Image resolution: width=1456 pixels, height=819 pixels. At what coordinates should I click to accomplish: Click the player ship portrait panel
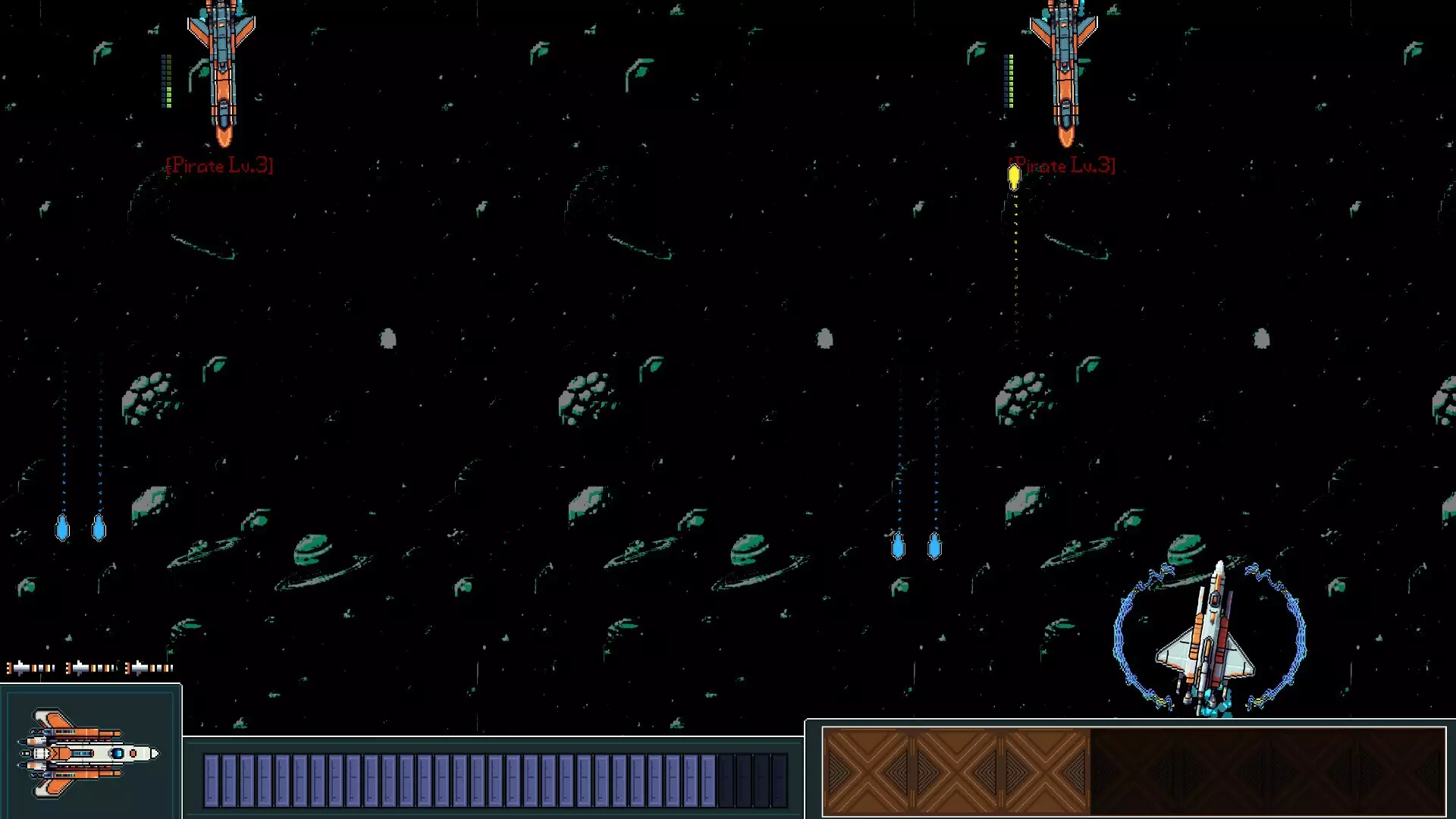coord(90,752)
